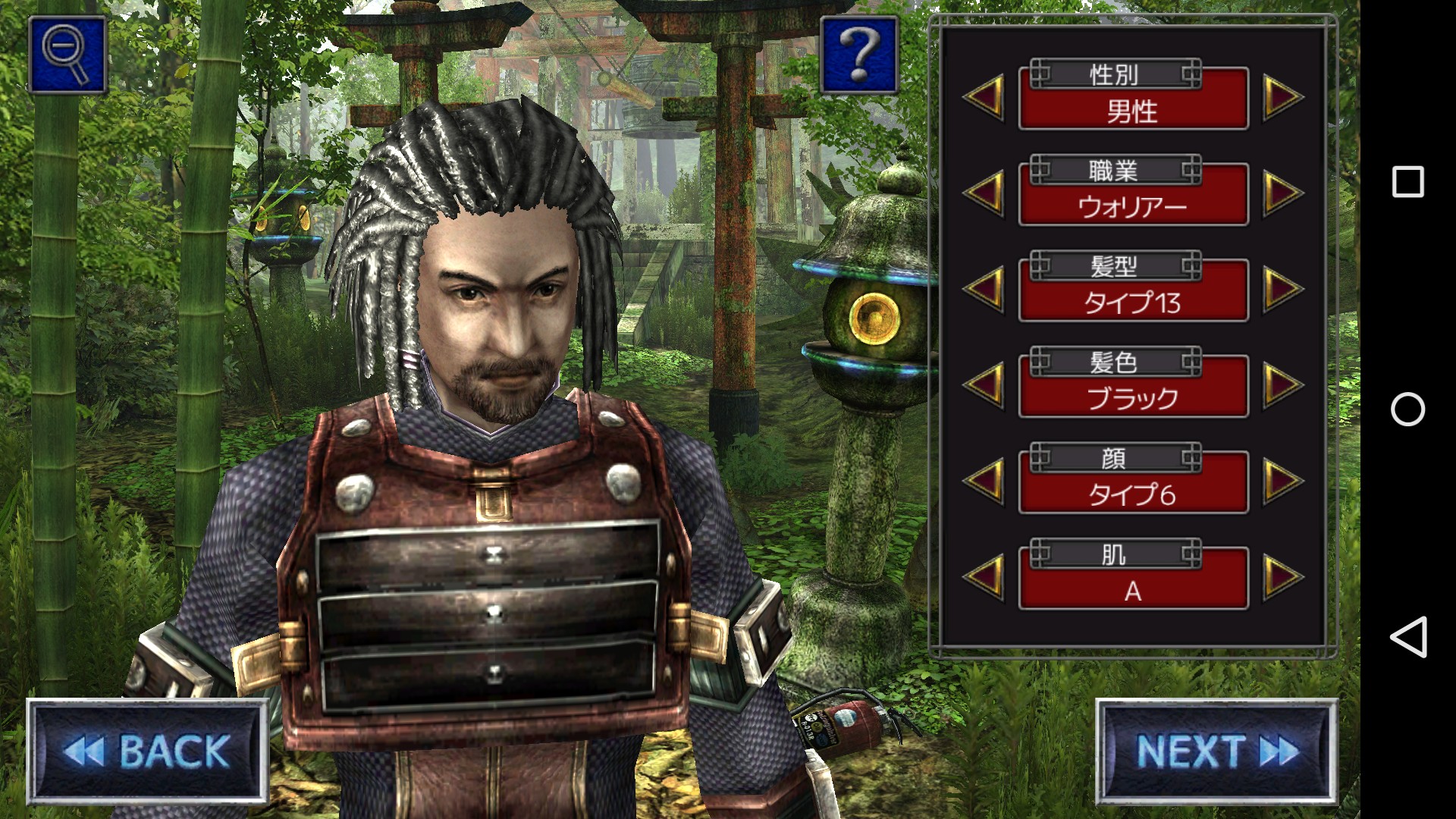Select next 髪型 hairstyle type
Viewport: 1456px width, 819px height.
[1282, 289]
